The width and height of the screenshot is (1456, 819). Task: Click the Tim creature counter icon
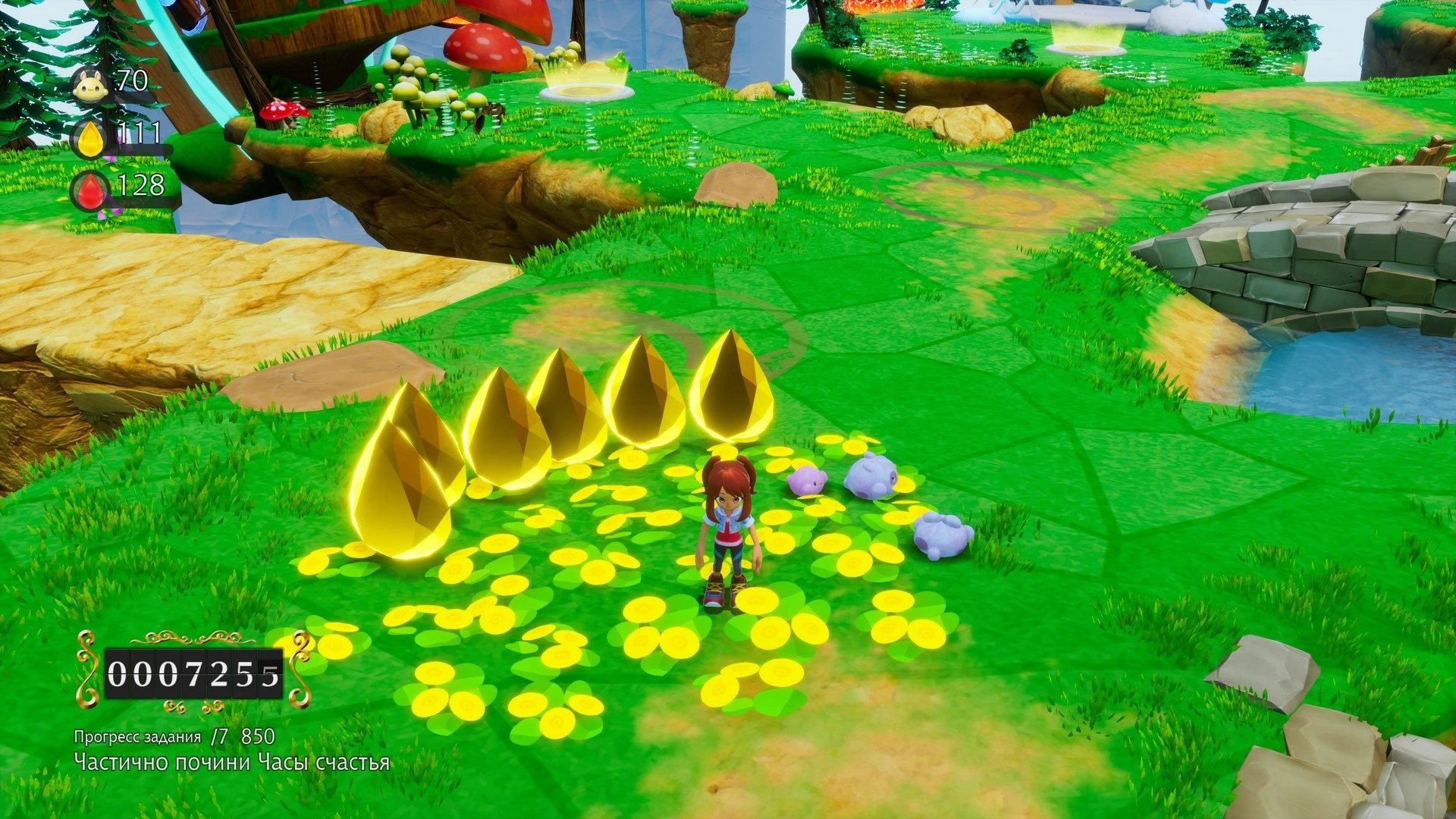91,85
